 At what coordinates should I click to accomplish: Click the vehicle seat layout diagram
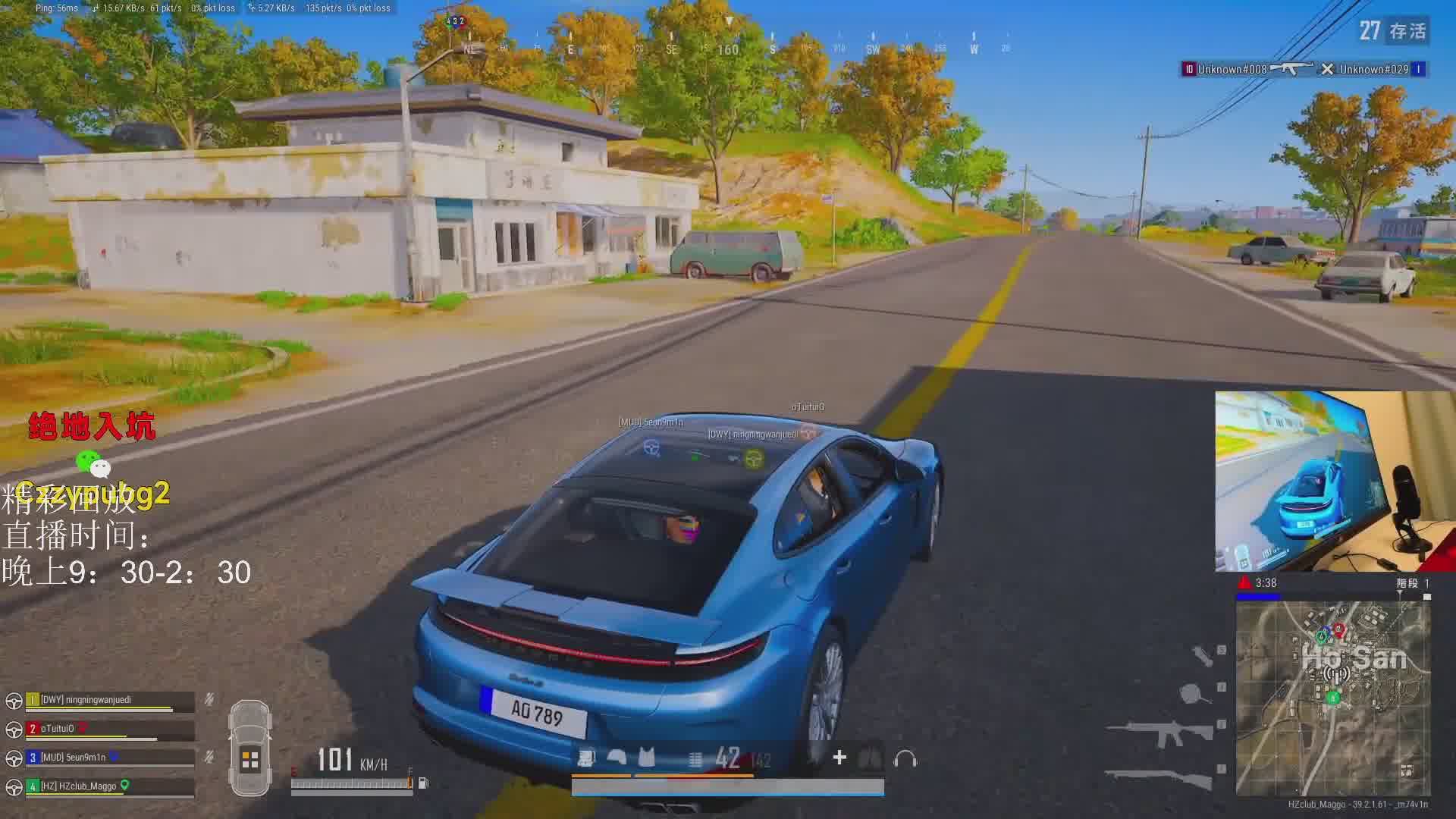(250, 748)
